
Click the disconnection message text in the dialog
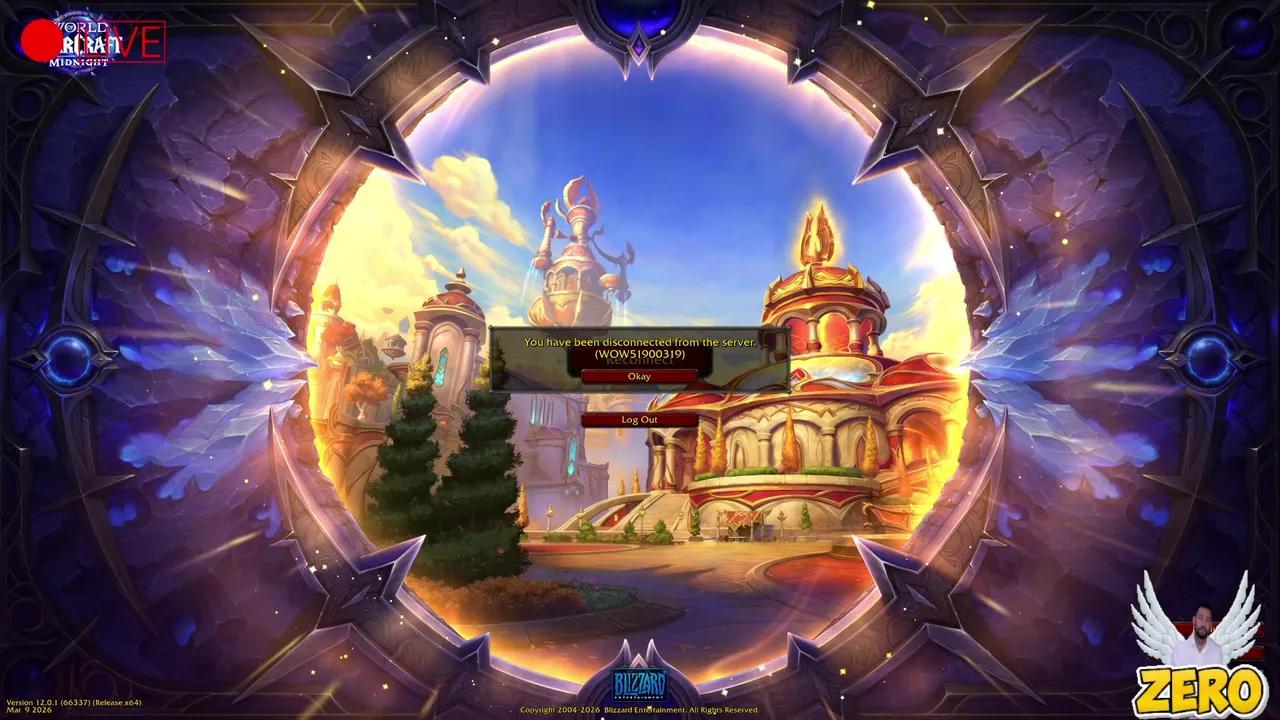[639, 341]
